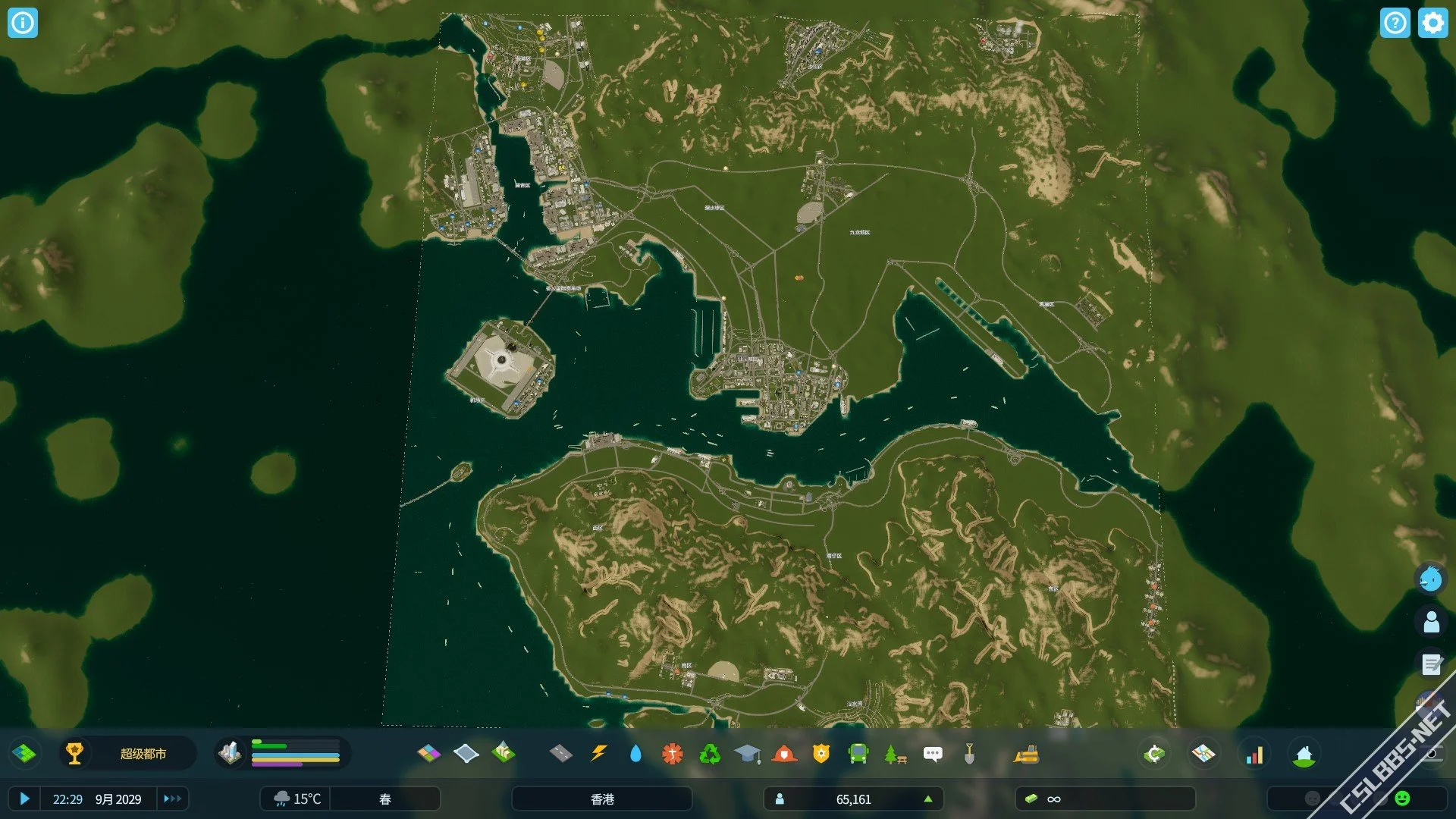Open the transport lines map icon

[x=1203, y=754]
